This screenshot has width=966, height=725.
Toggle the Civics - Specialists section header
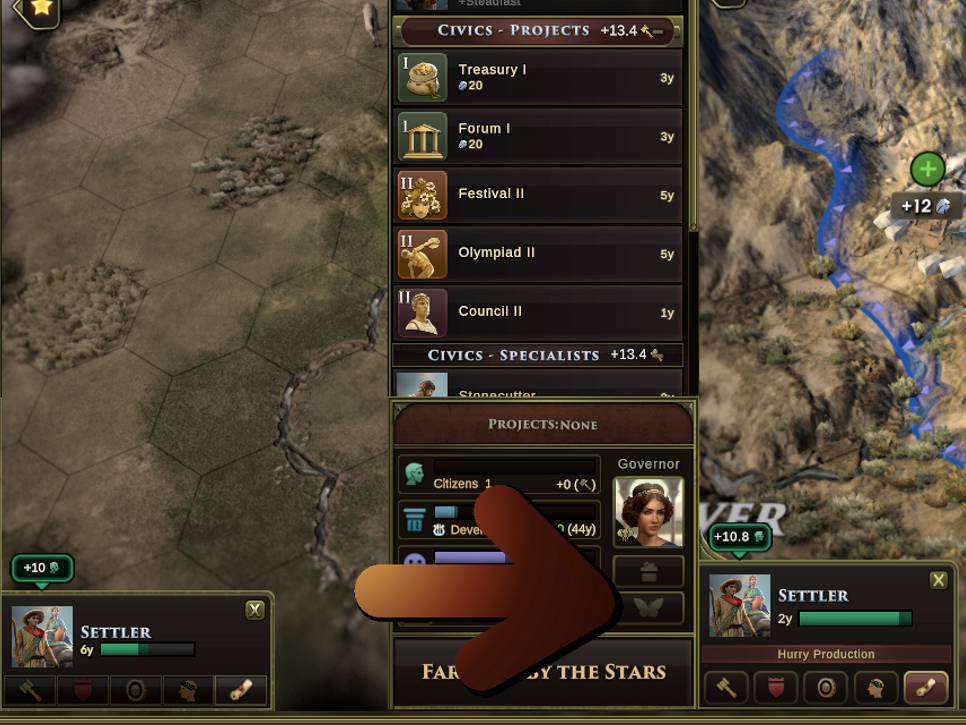tap(538, 355)
